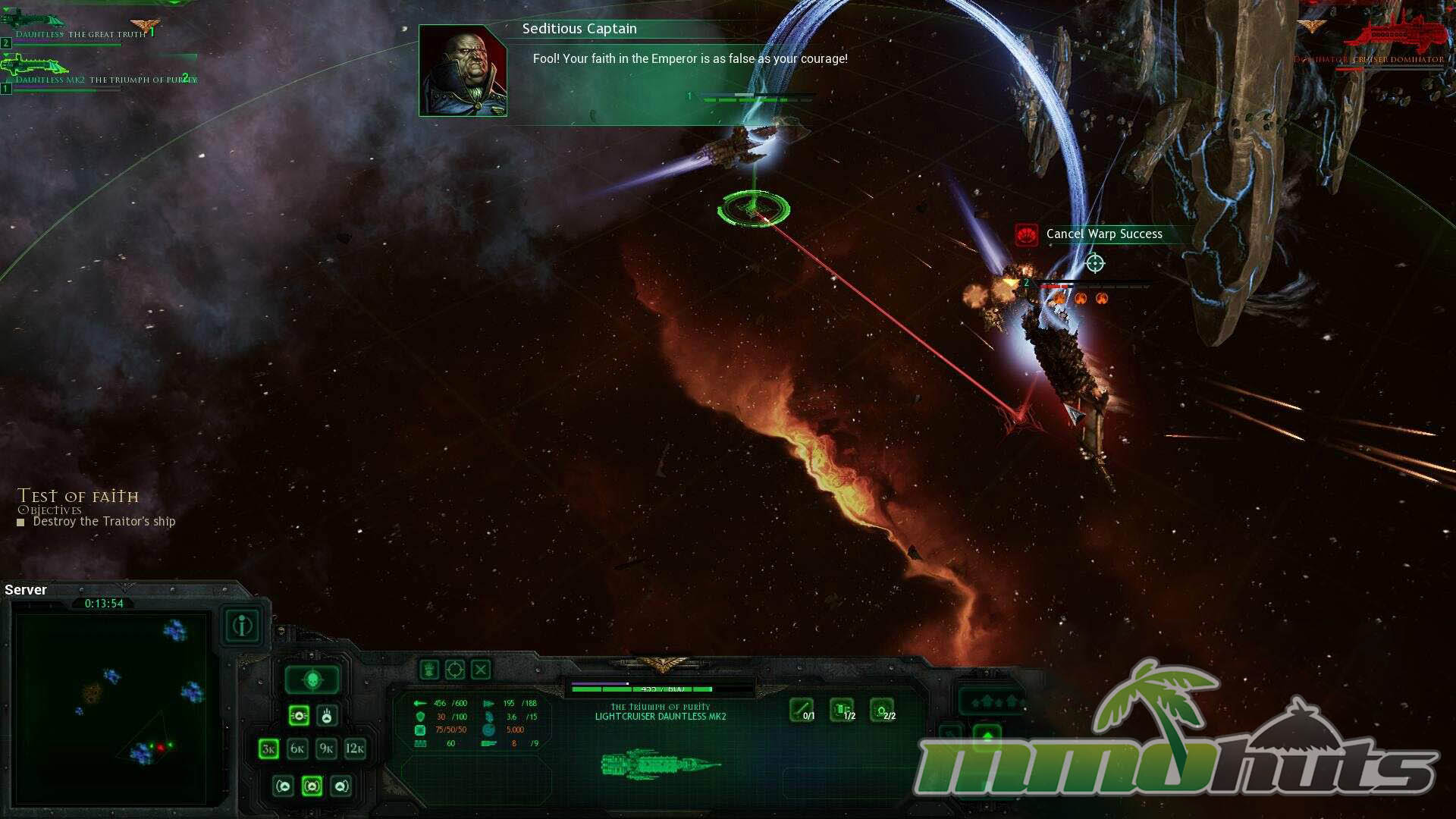Viewport: 1456px width, 819px height.
Task: Set engagement range to 12K
Action: click(355, 749)
